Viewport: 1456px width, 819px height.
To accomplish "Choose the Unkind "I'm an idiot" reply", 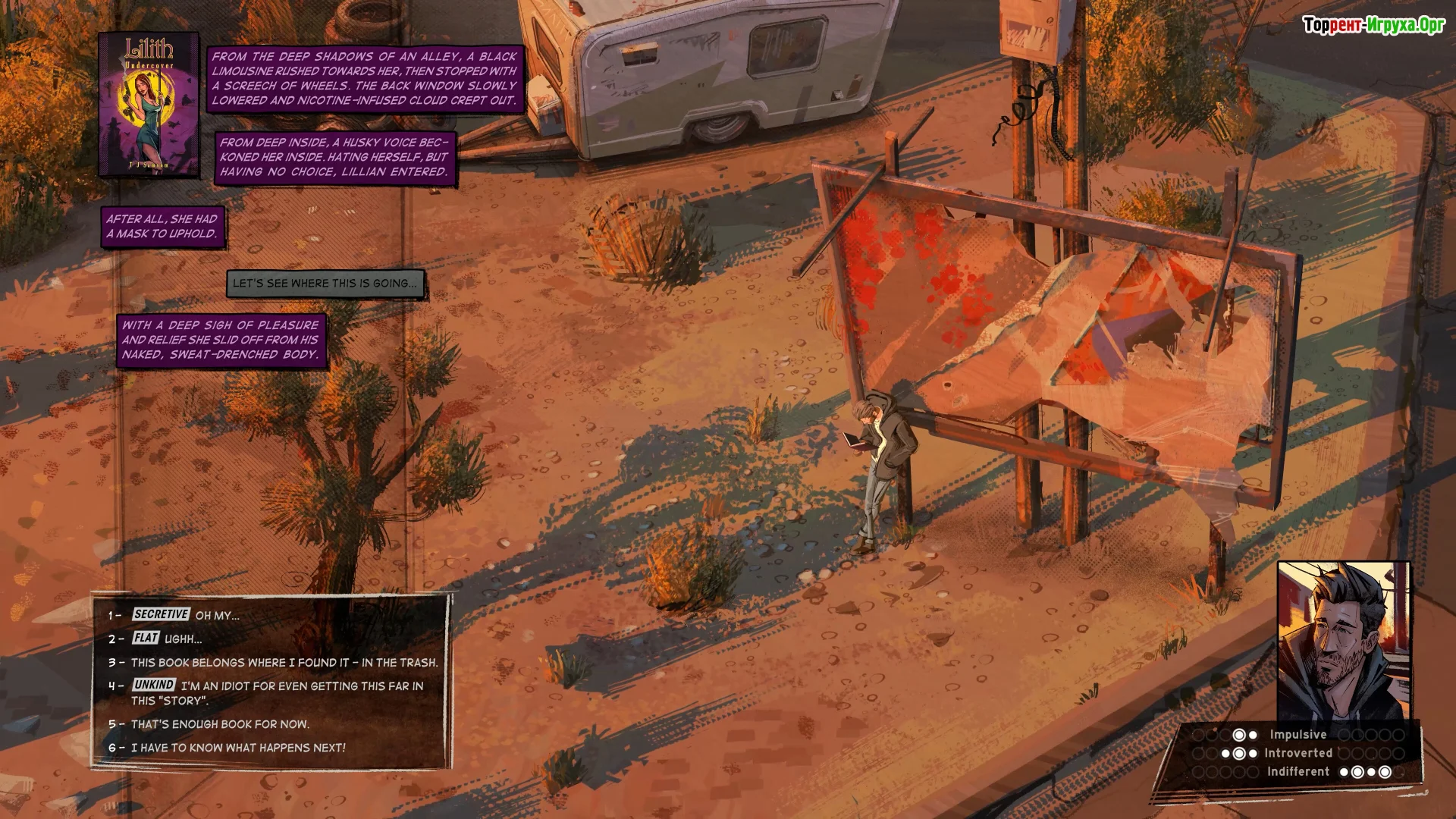I will click(x=277, y=692).
